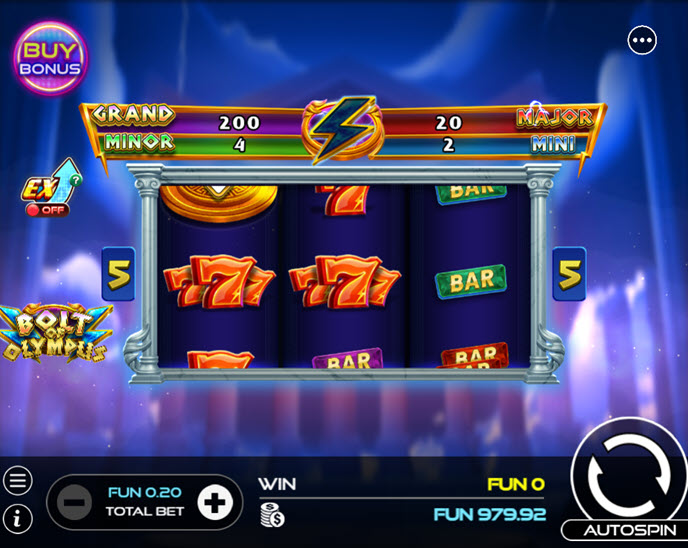Open the hamburger game menu
Screen dimensions: 688x548
click(18, 481)
